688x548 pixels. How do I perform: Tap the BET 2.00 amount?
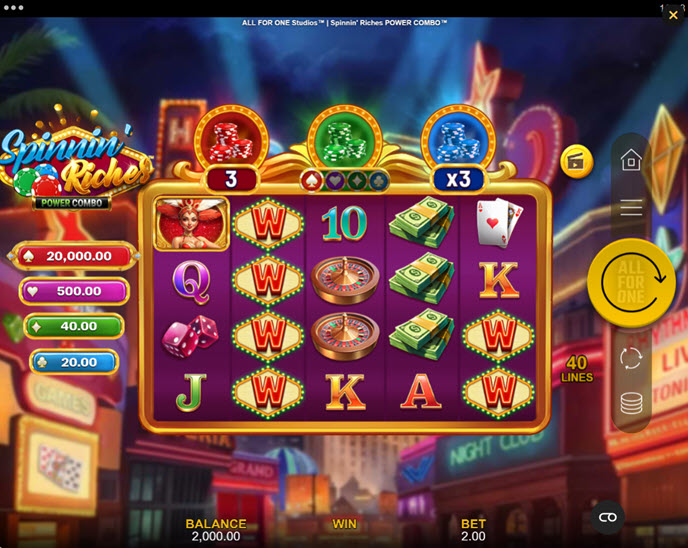tap(473, 530)
